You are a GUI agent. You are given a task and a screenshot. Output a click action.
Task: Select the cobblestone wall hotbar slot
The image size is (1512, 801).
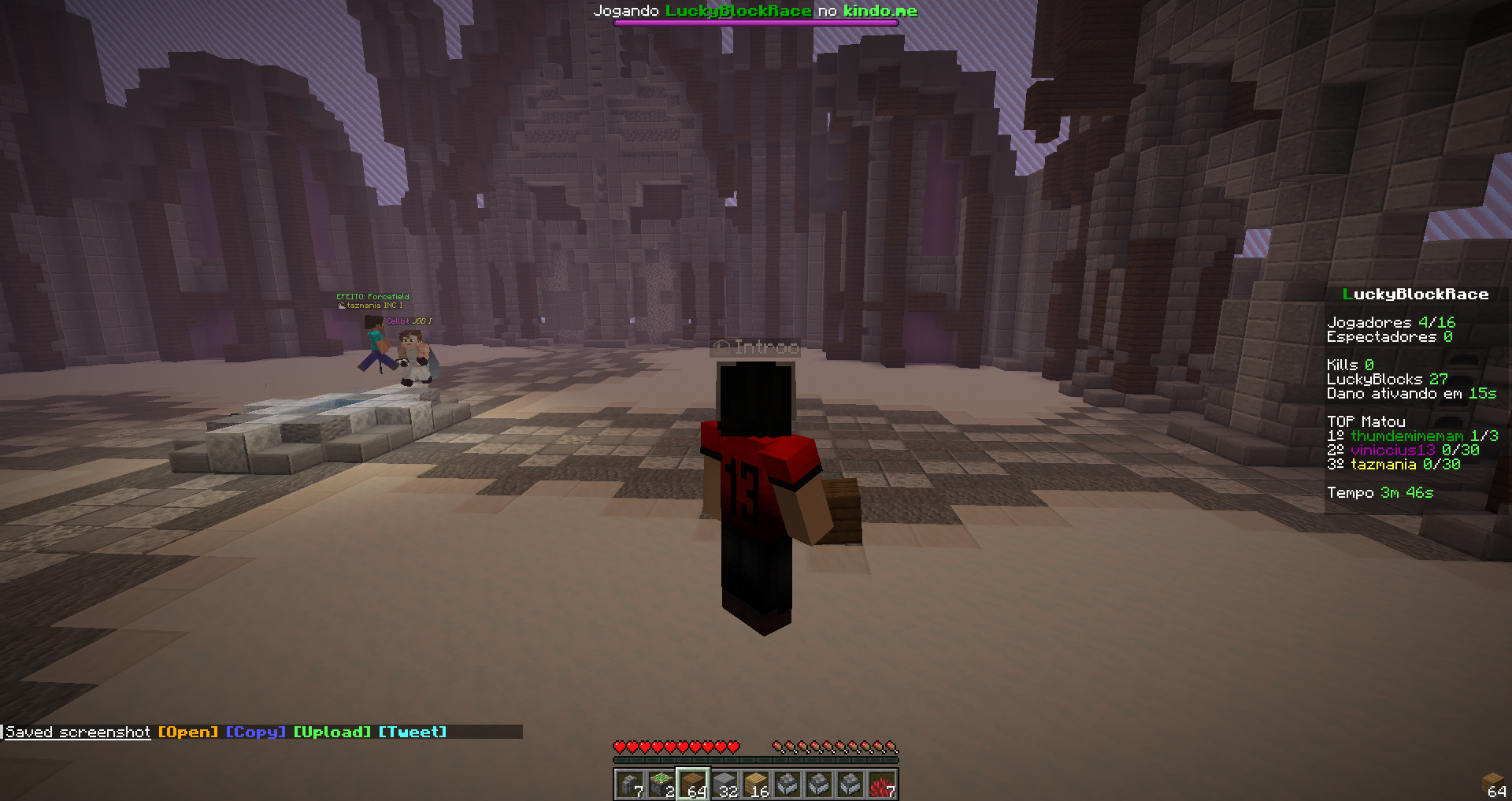point(630,784)
